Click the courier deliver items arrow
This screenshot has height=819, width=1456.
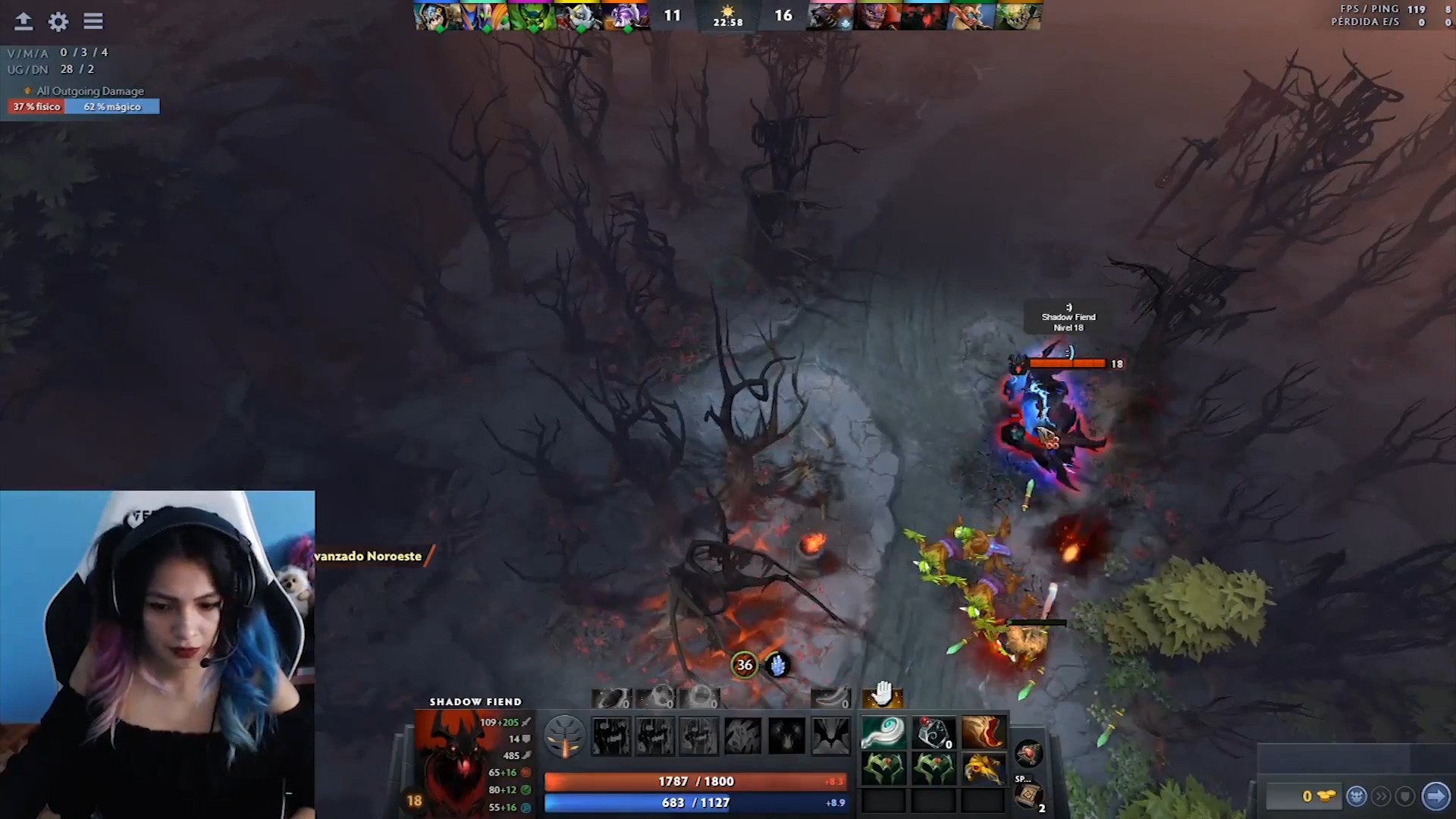pos(1436,796)
